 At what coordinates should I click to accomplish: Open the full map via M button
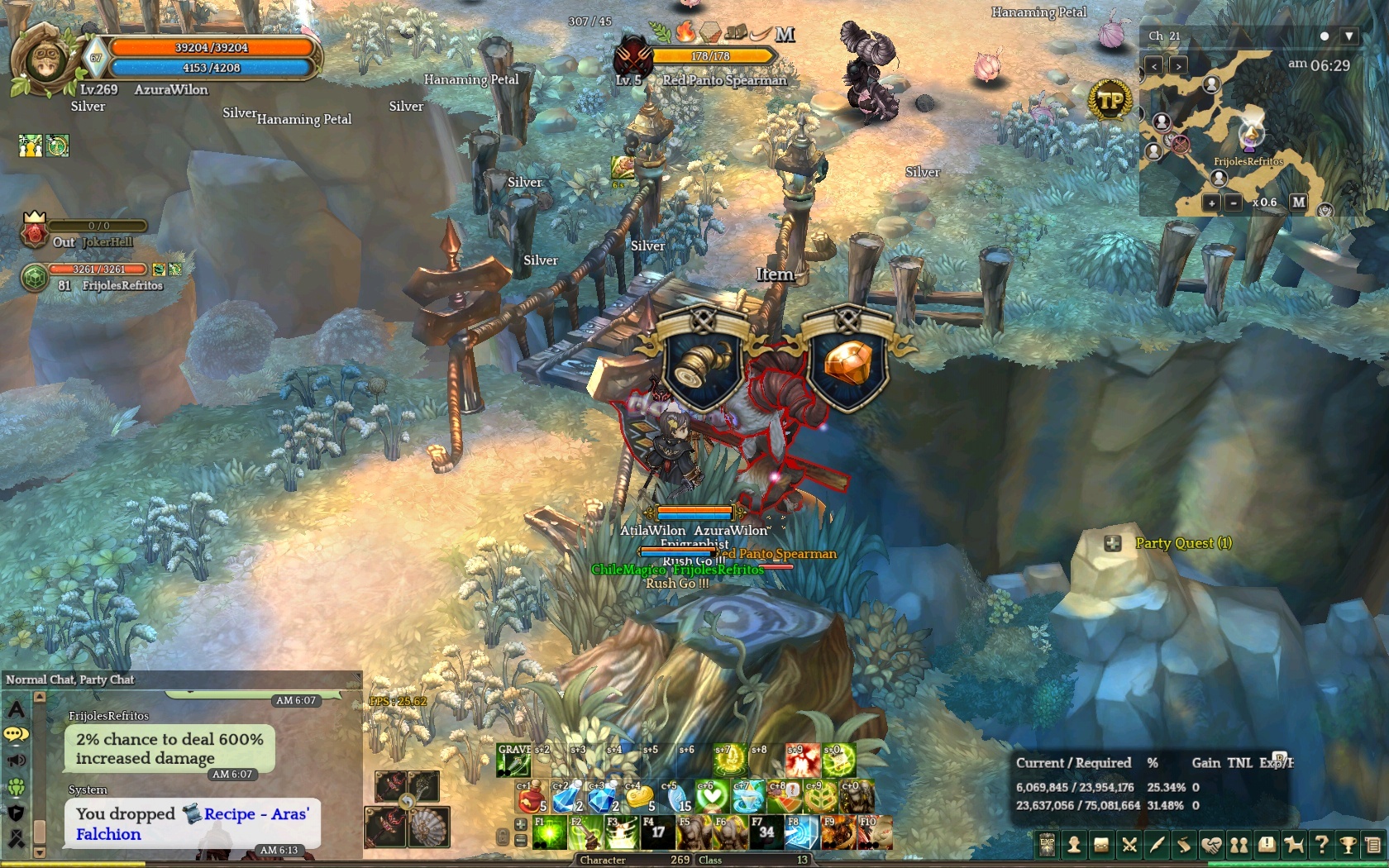(1299, 202)
